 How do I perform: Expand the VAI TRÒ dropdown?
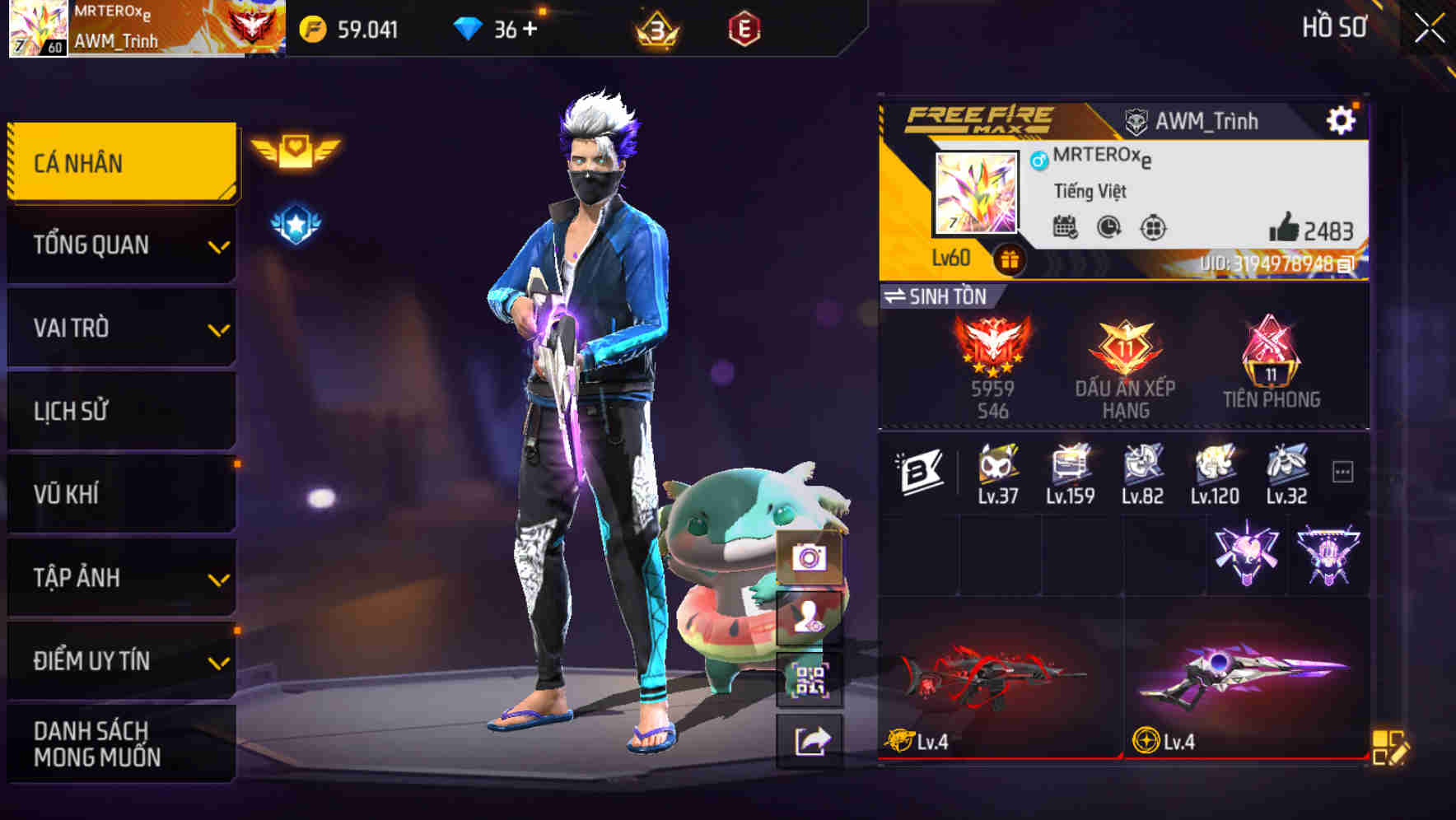120,328
